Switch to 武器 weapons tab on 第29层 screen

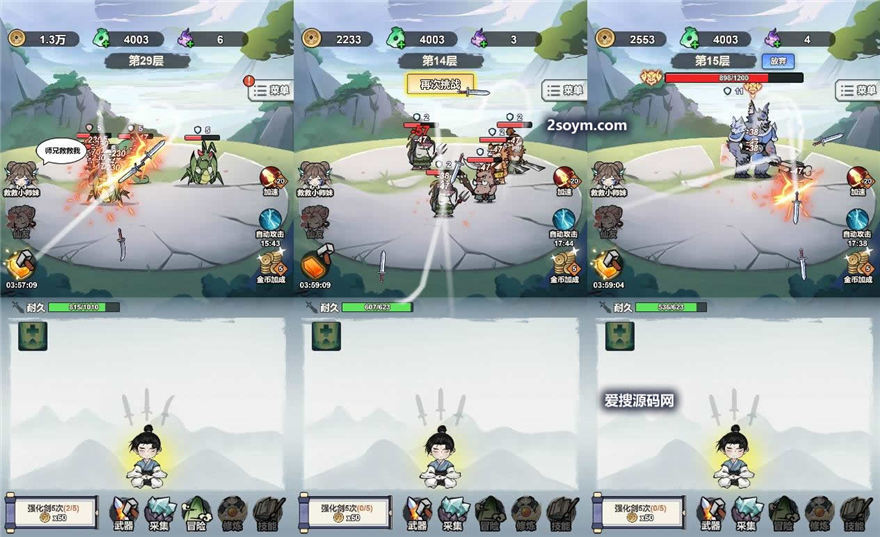125,511
